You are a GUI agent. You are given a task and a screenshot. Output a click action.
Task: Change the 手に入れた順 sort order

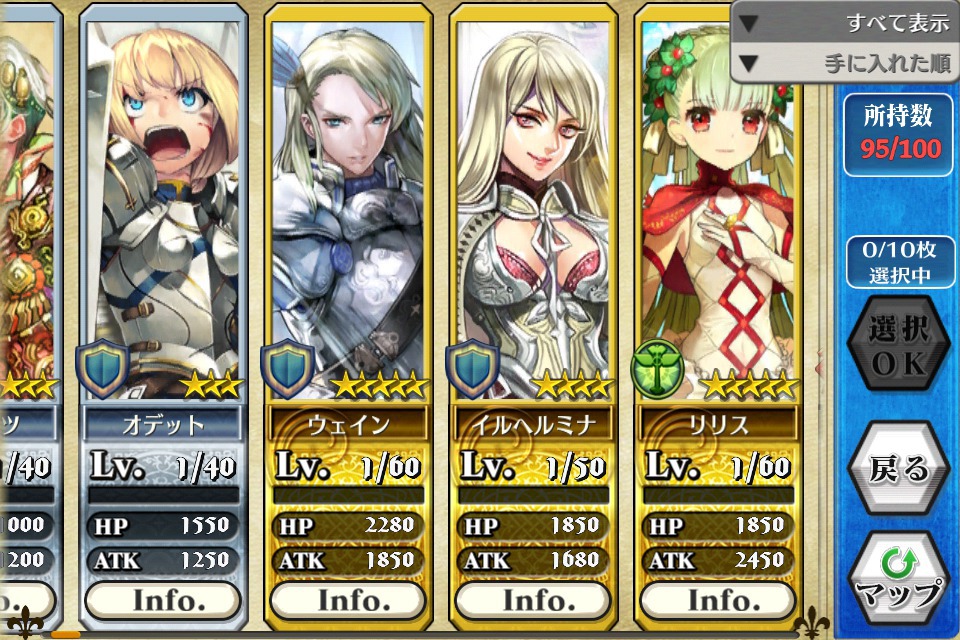click(845, 64)
